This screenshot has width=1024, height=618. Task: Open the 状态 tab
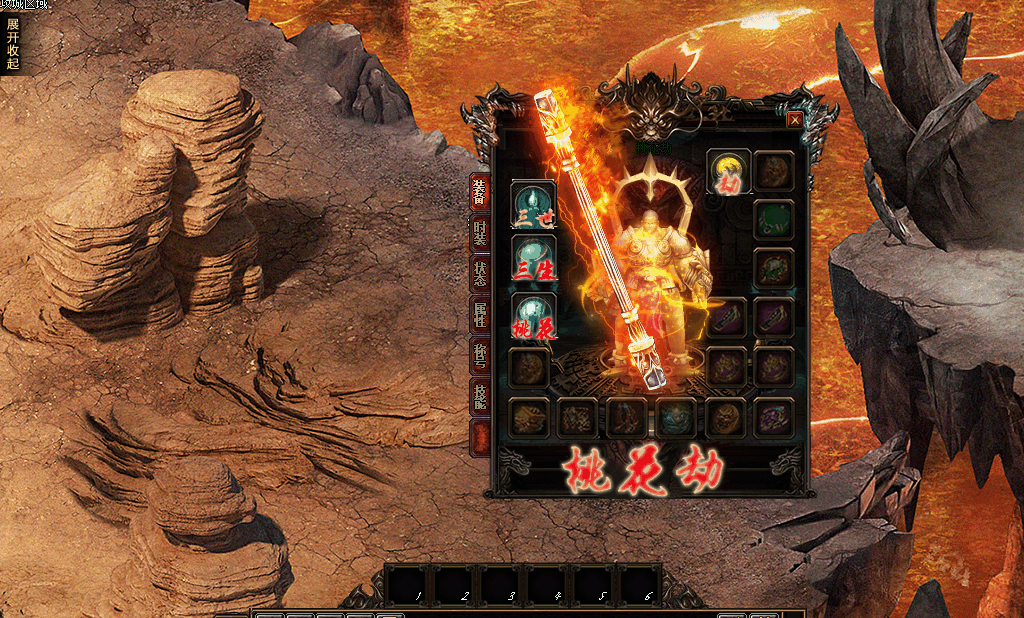point(480,274)
